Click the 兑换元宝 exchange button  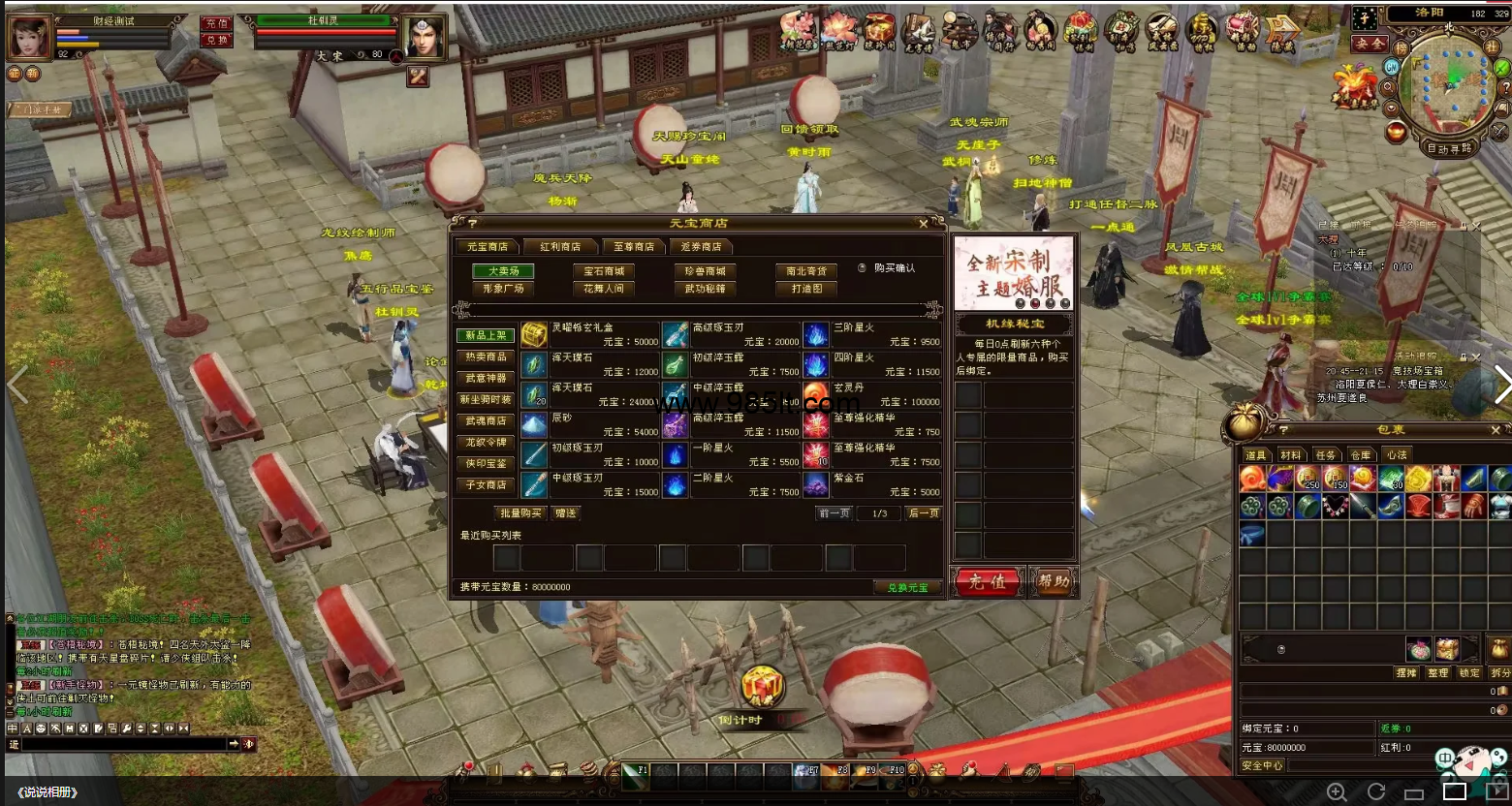click(x=907, y=587)
